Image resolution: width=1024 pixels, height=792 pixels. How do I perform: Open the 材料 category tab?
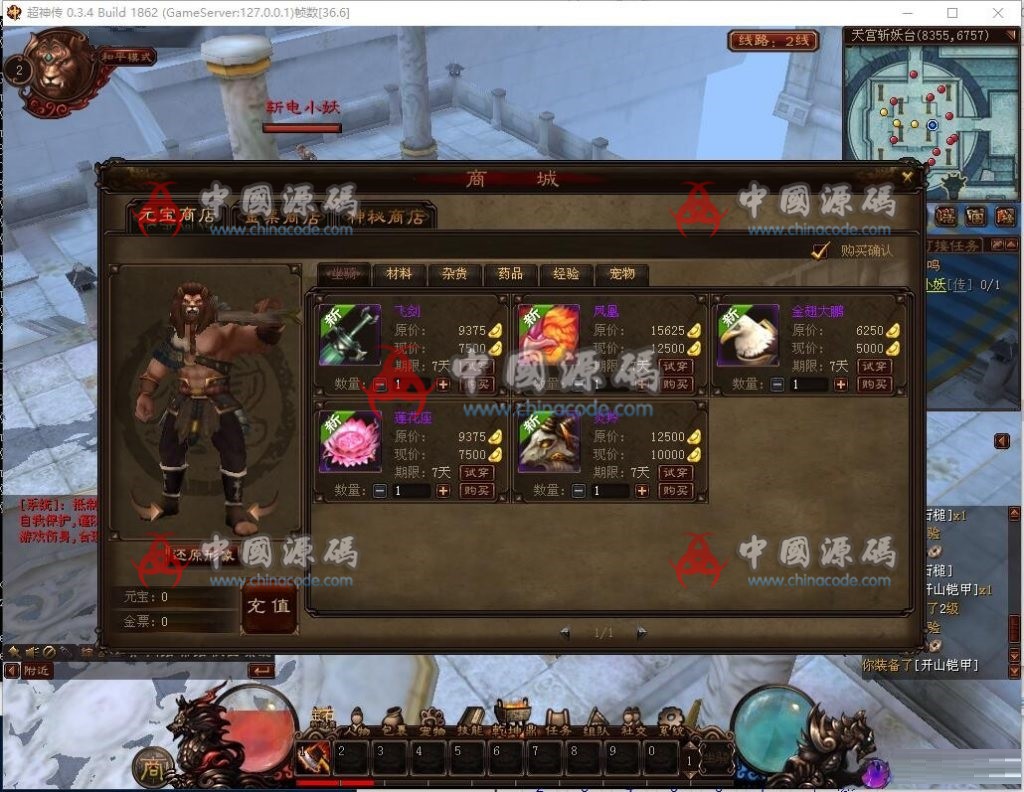click(x=399, y=274)
